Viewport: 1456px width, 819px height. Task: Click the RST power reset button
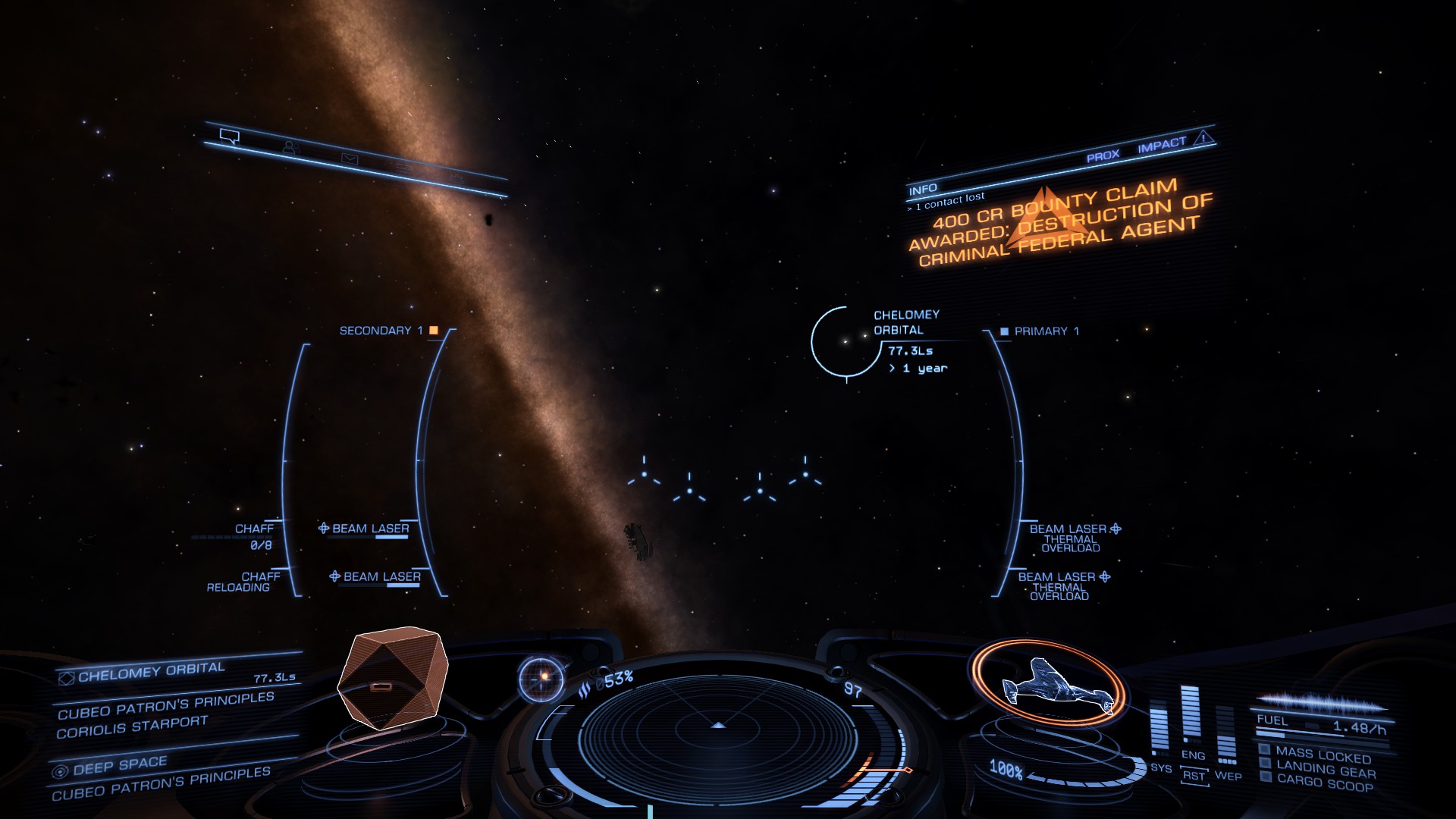1194,776
